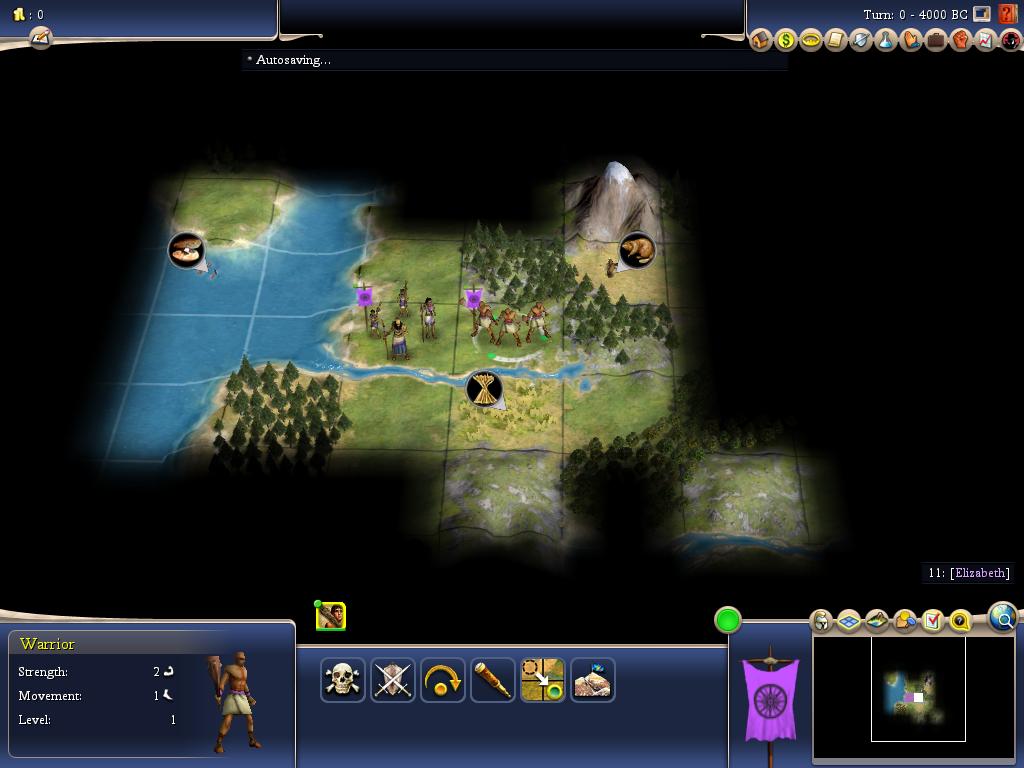The width and height of the screenshot is (1024, 768).
Task: Delete unit with the skull button
Action: click(343, 680)
